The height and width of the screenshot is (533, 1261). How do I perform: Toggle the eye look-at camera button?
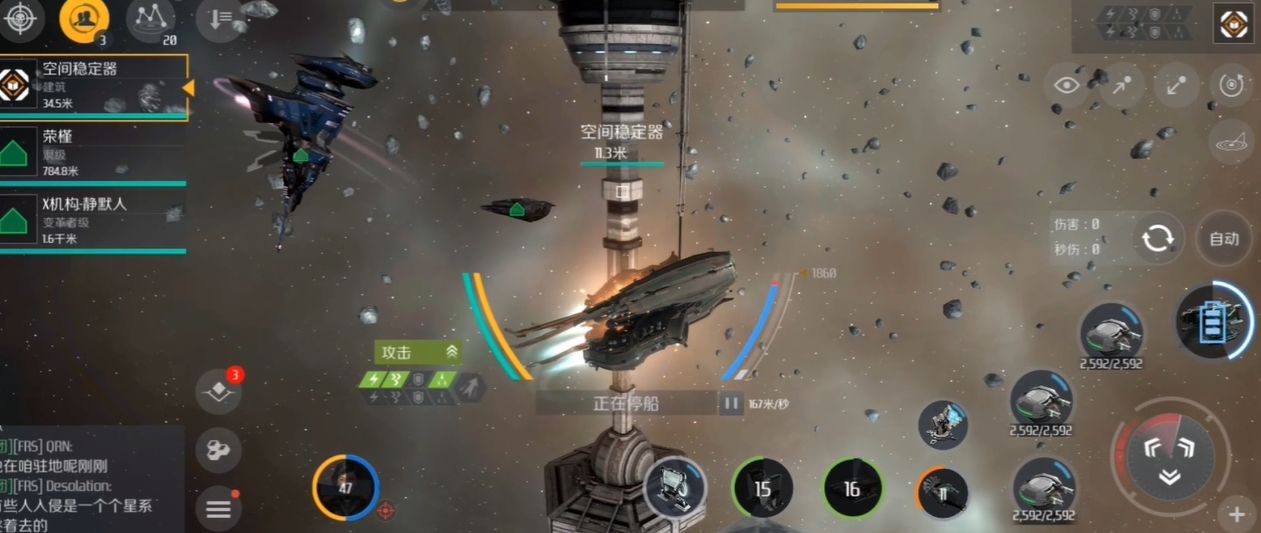[1066, 85]
